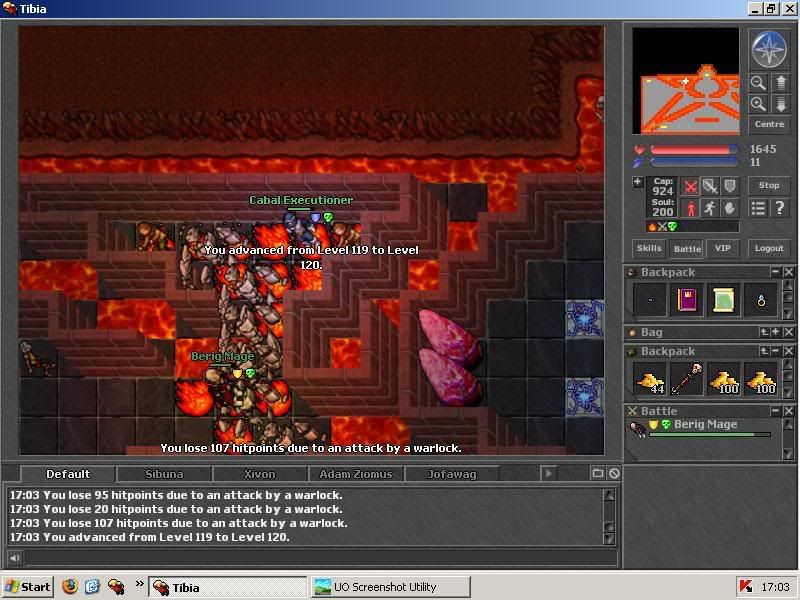
Task: Log out with the Logout button
Action: coord(769,249)
